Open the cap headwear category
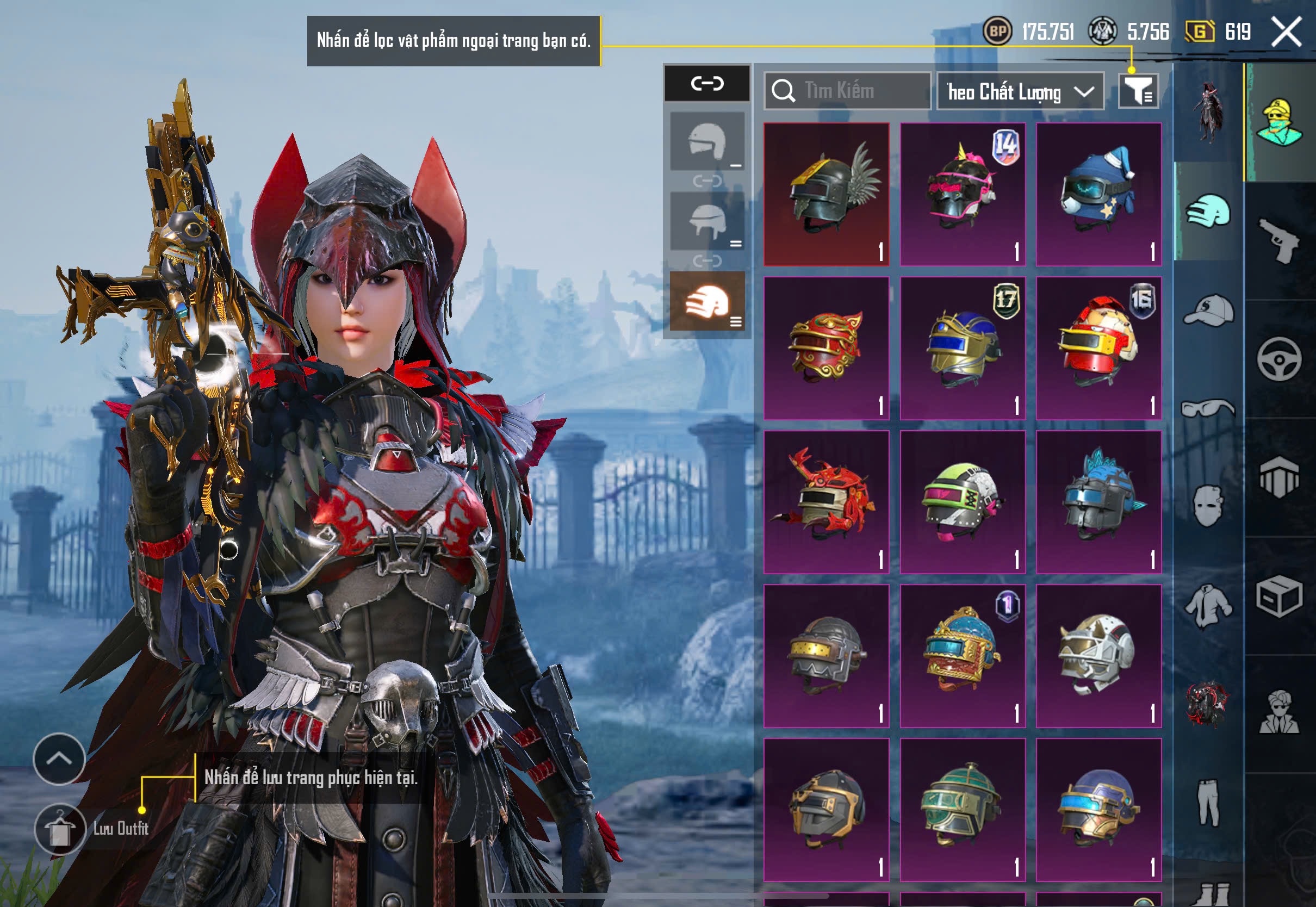 (1208, 310)
